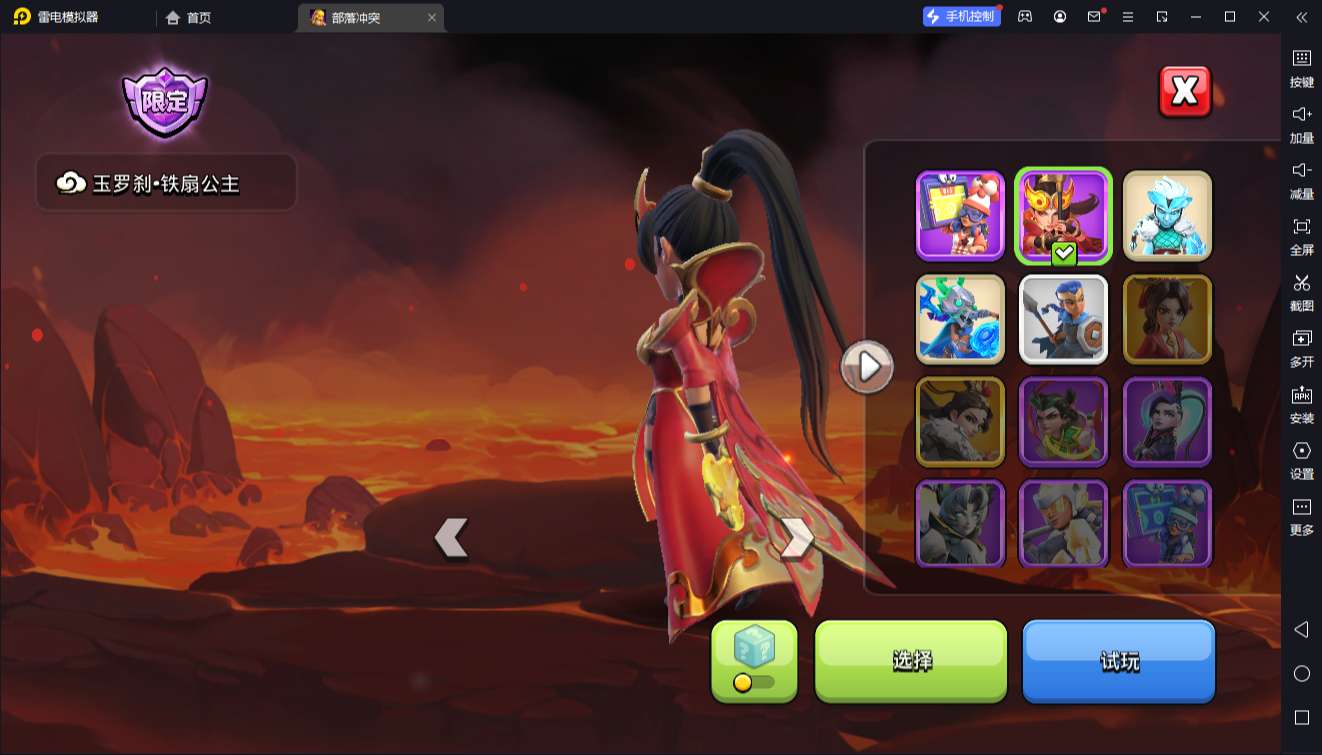
Task: Collapse the skin list using round play arrow
Action: 867,367
